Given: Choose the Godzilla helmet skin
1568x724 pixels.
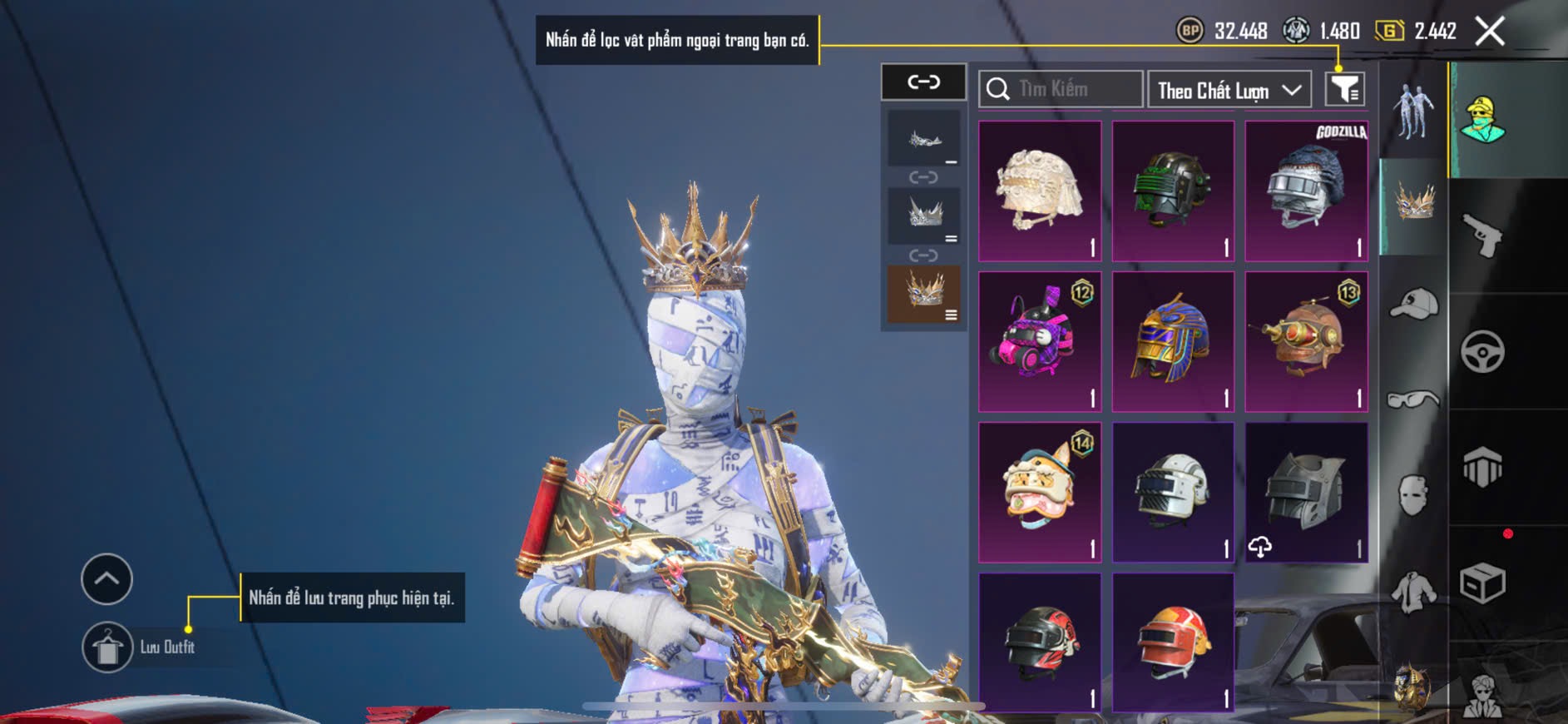Looking at the screenshot, I should click(x=1306, y=191).
